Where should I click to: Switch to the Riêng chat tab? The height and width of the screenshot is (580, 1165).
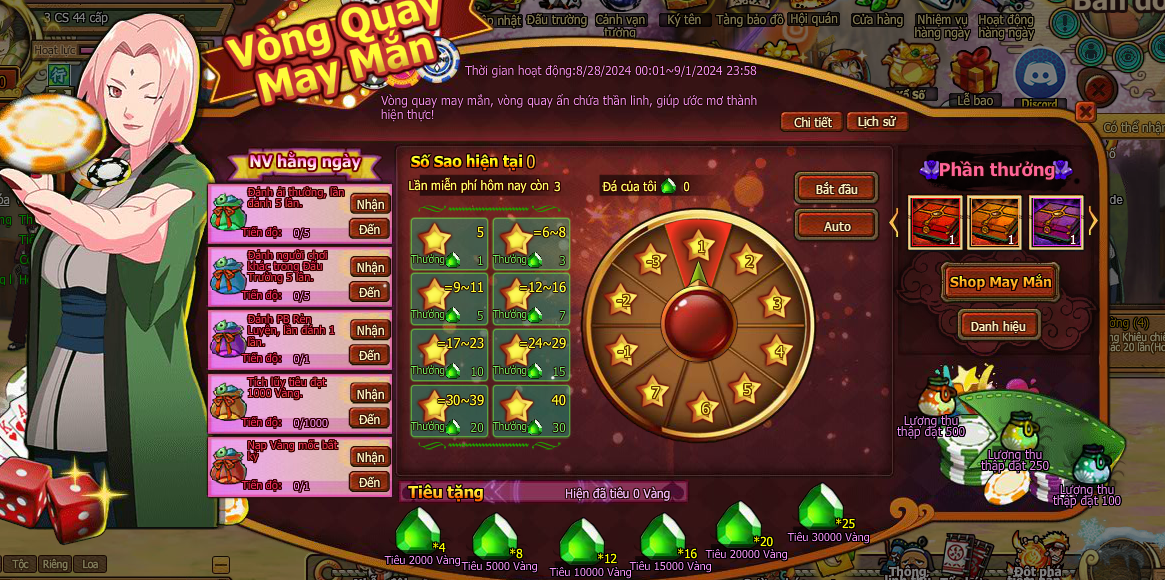(x=55, y=564)
